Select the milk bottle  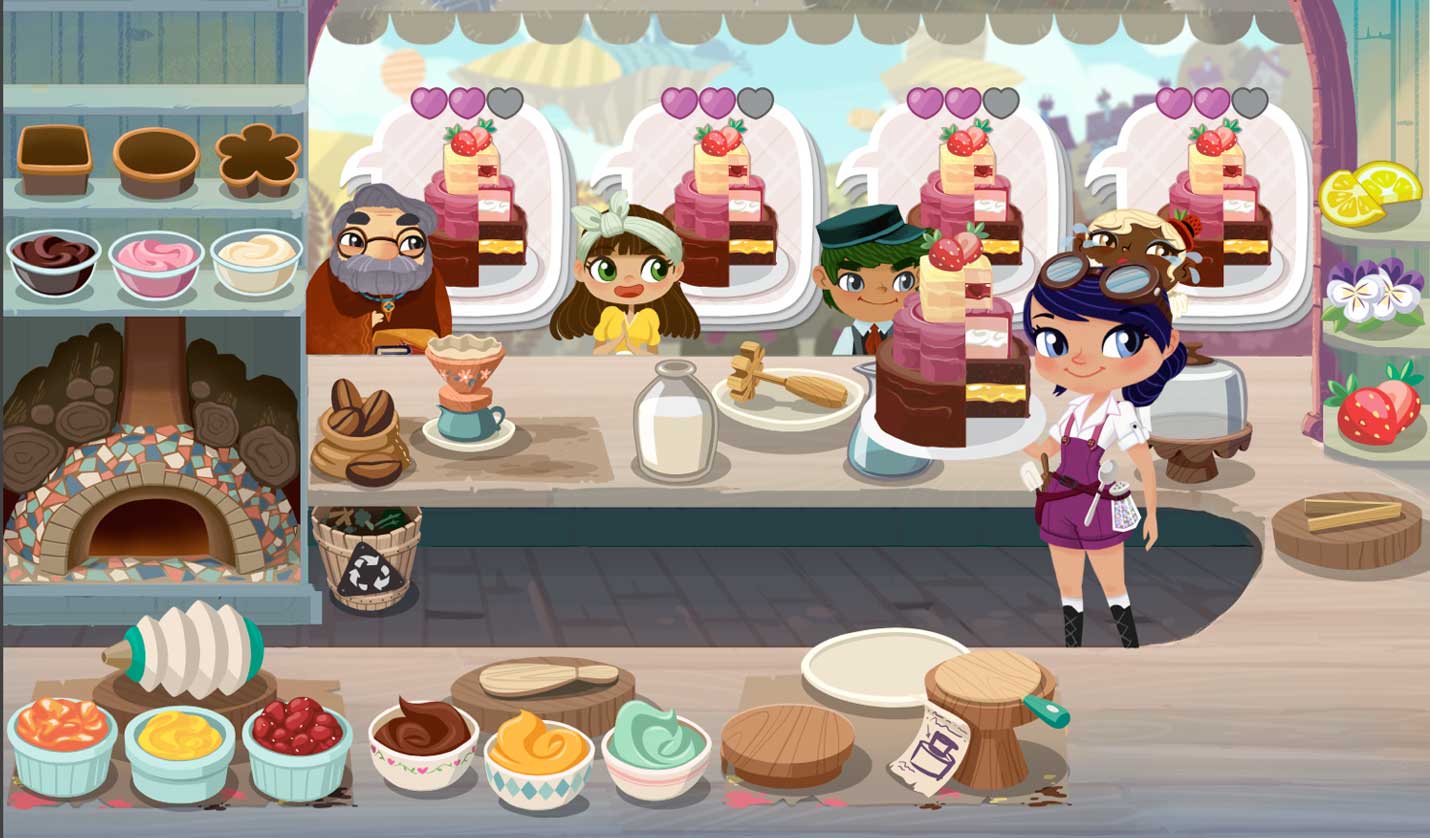click(675, 420)
